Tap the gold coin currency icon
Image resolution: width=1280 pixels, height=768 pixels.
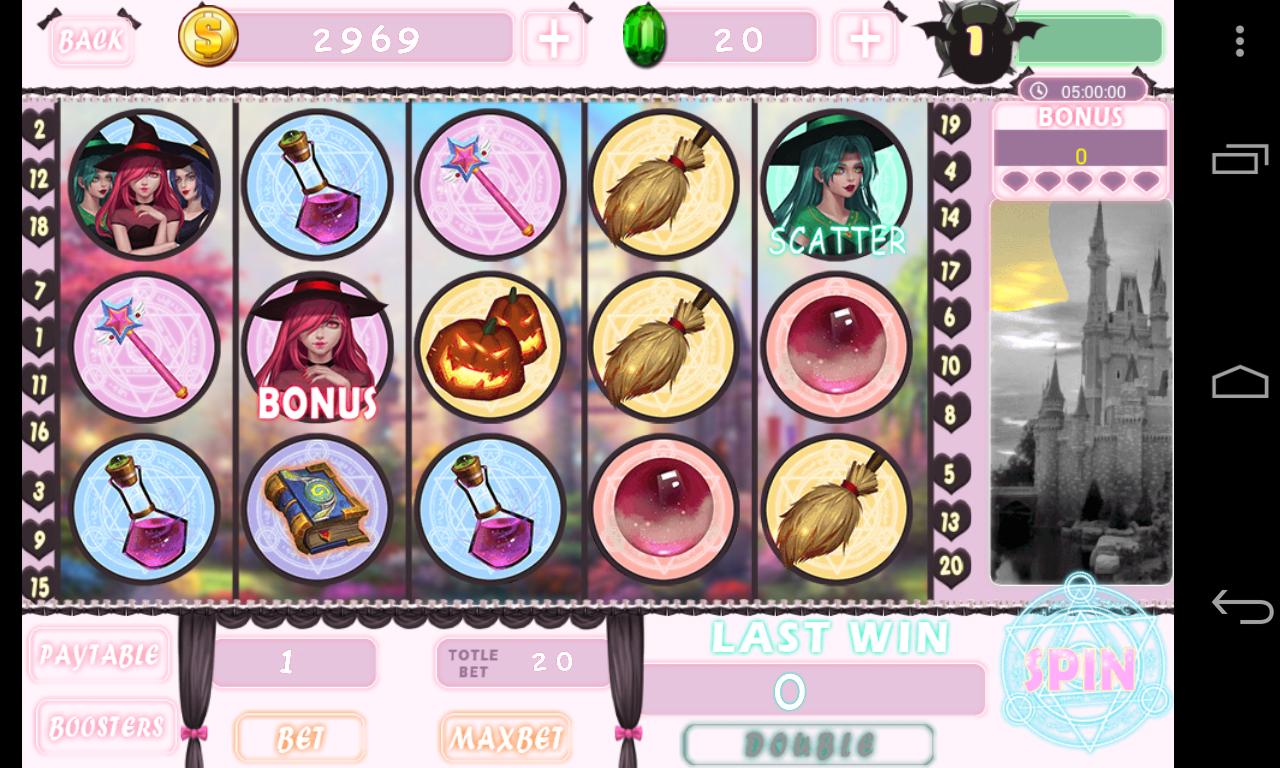(x=207, y=39)
